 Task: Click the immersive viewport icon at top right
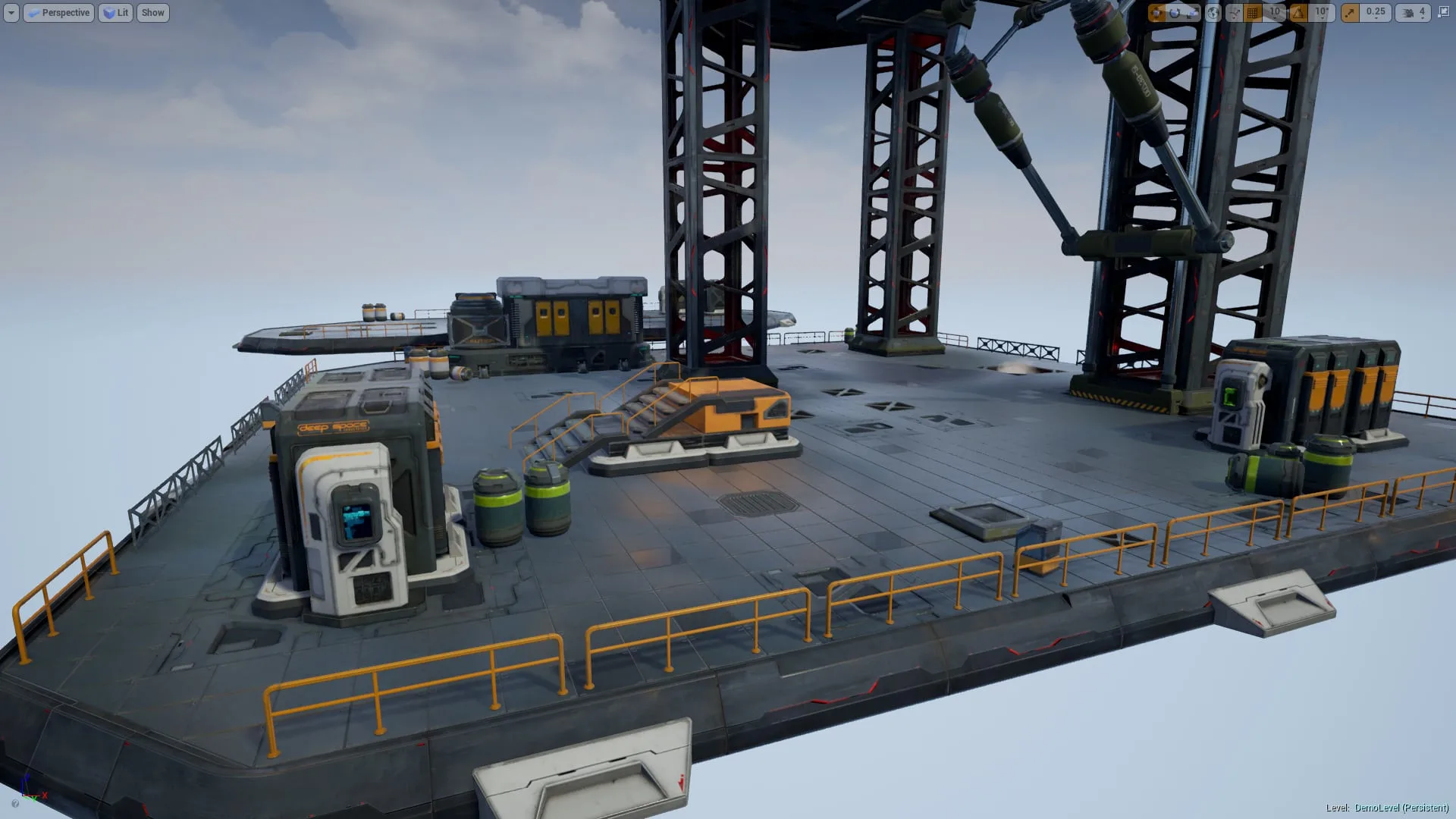[1443, 13]
